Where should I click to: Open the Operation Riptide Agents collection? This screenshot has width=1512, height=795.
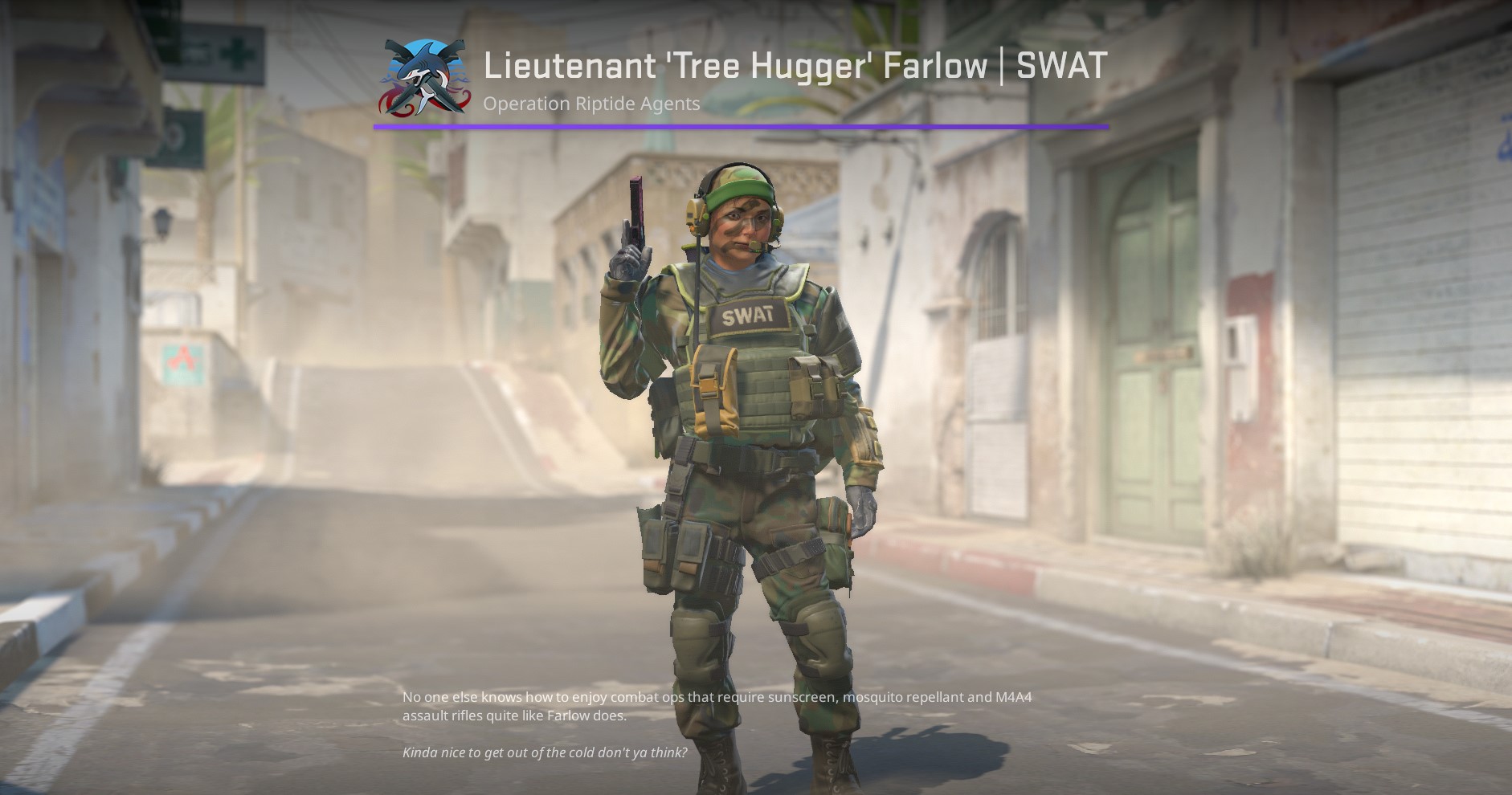click(590, 104)
